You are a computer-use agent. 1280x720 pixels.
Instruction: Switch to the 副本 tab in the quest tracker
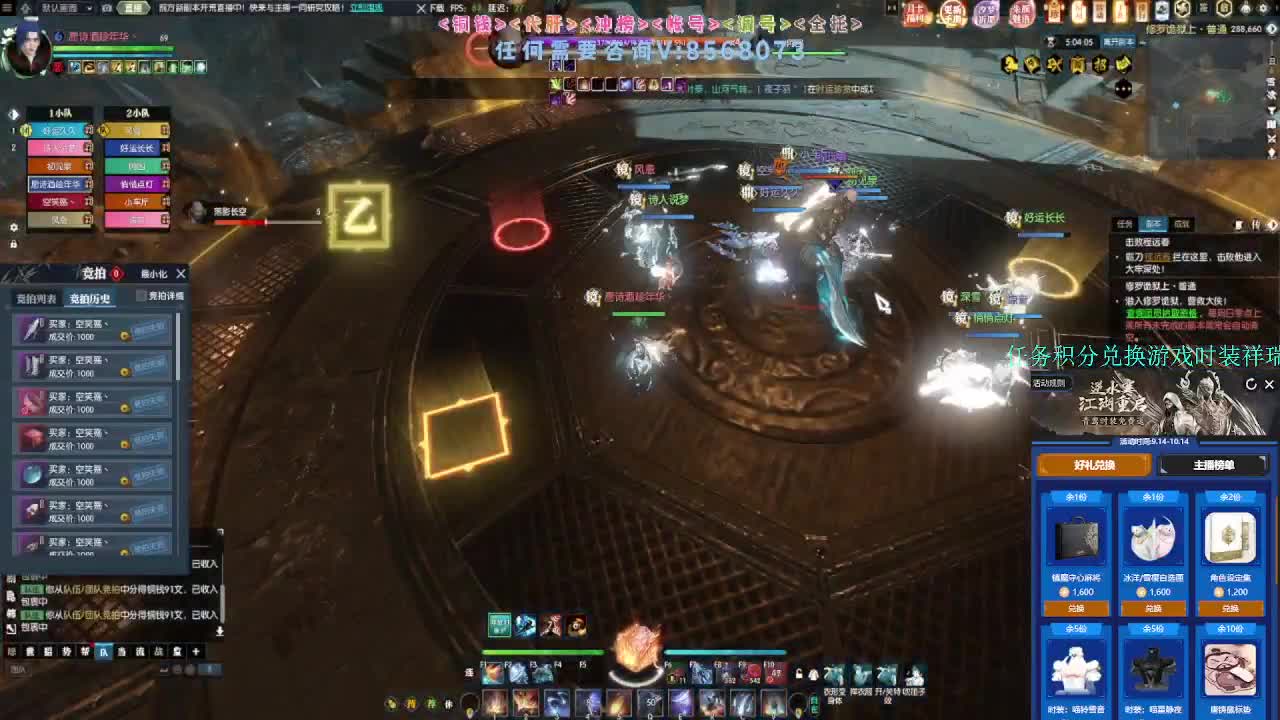(1154, 224)
